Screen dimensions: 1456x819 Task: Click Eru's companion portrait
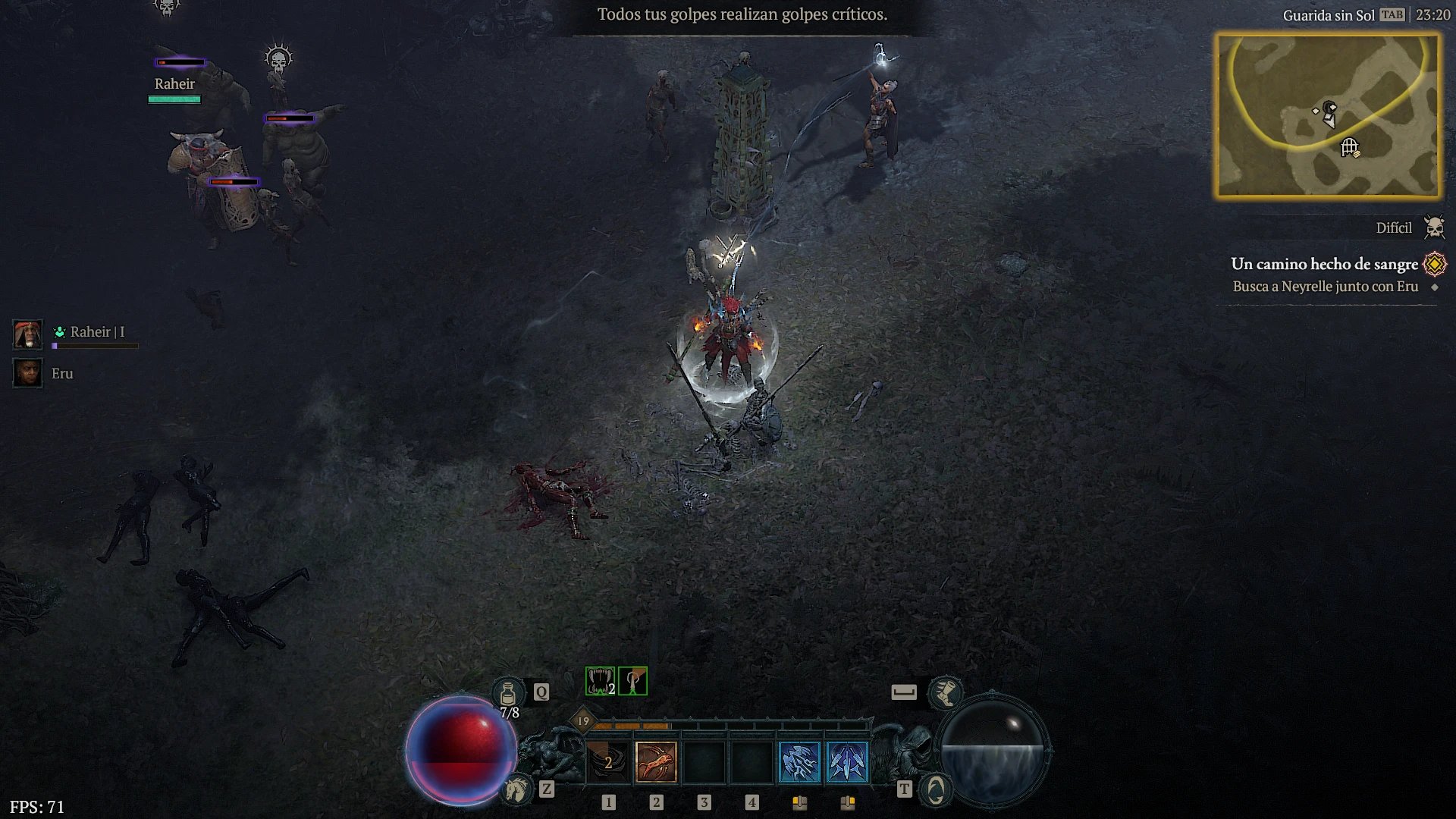(28, 373)
